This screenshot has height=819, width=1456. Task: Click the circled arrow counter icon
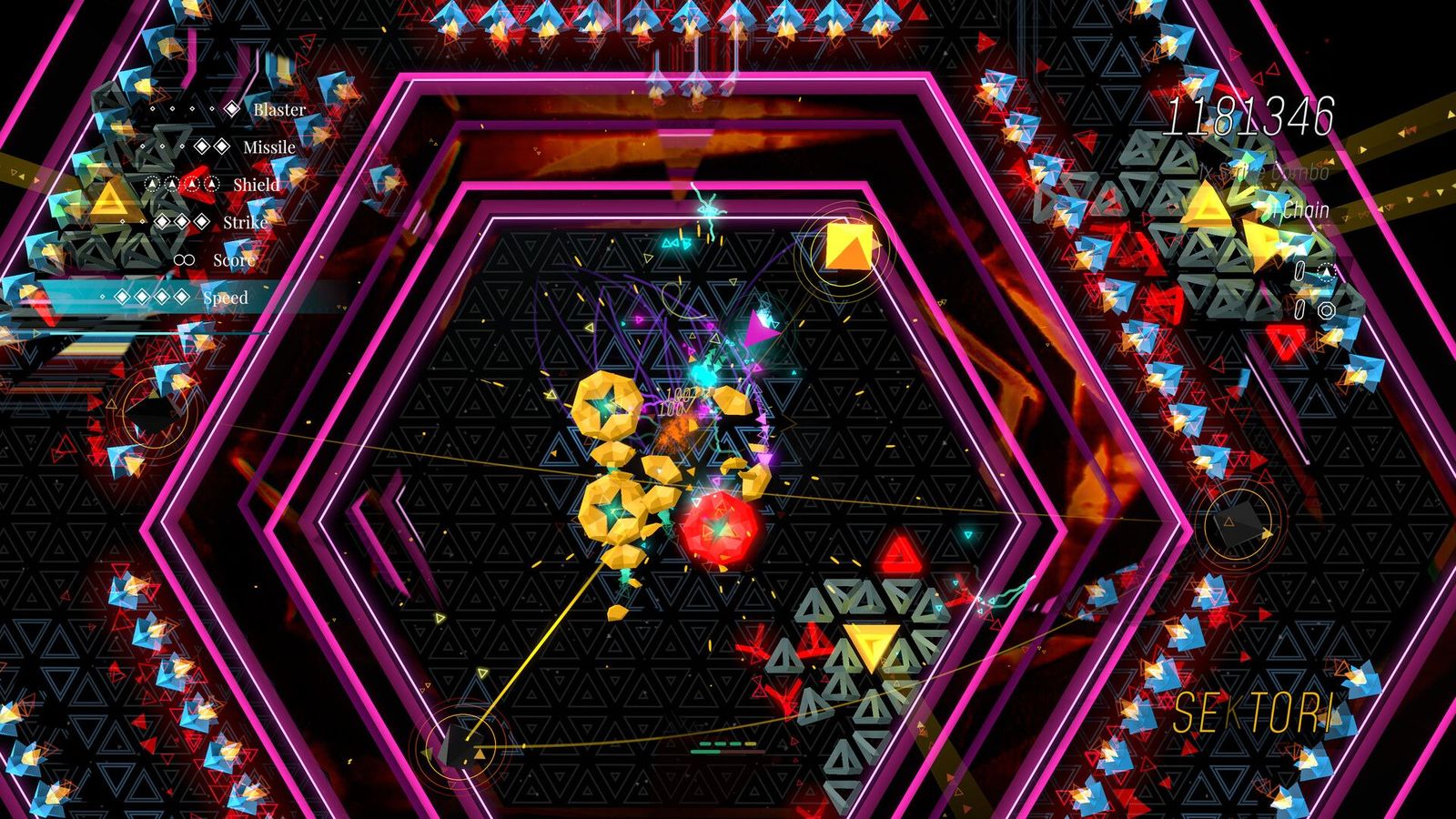coord(1328,272)
